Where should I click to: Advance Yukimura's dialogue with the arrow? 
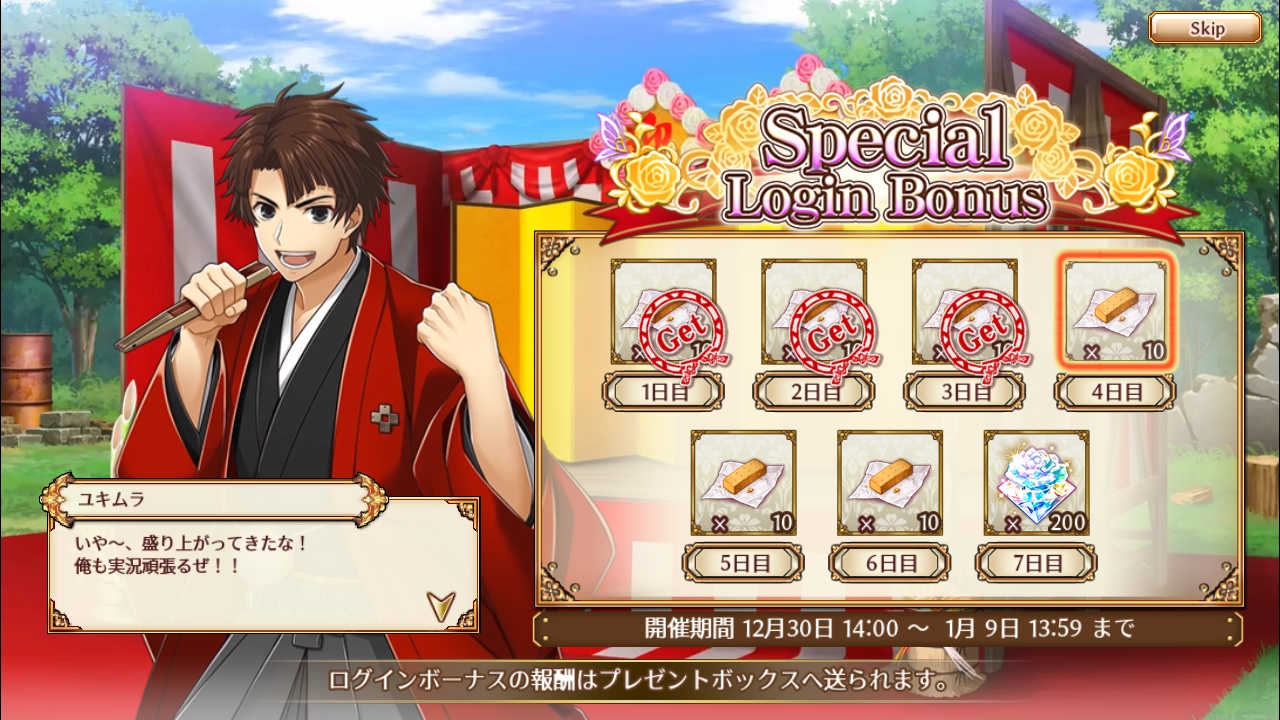[438, 604]
